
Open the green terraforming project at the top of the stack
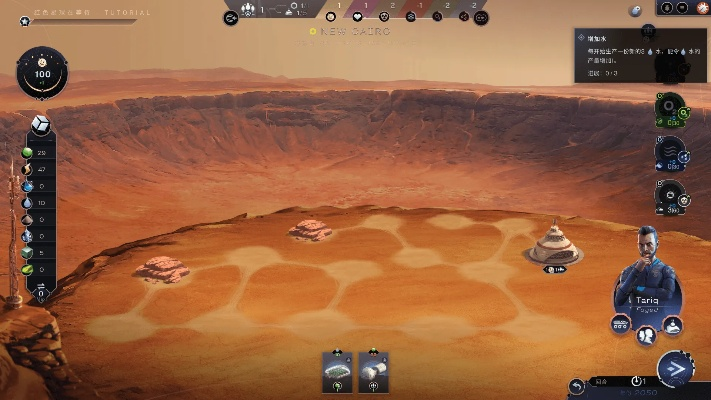click(x=667, y=107)
